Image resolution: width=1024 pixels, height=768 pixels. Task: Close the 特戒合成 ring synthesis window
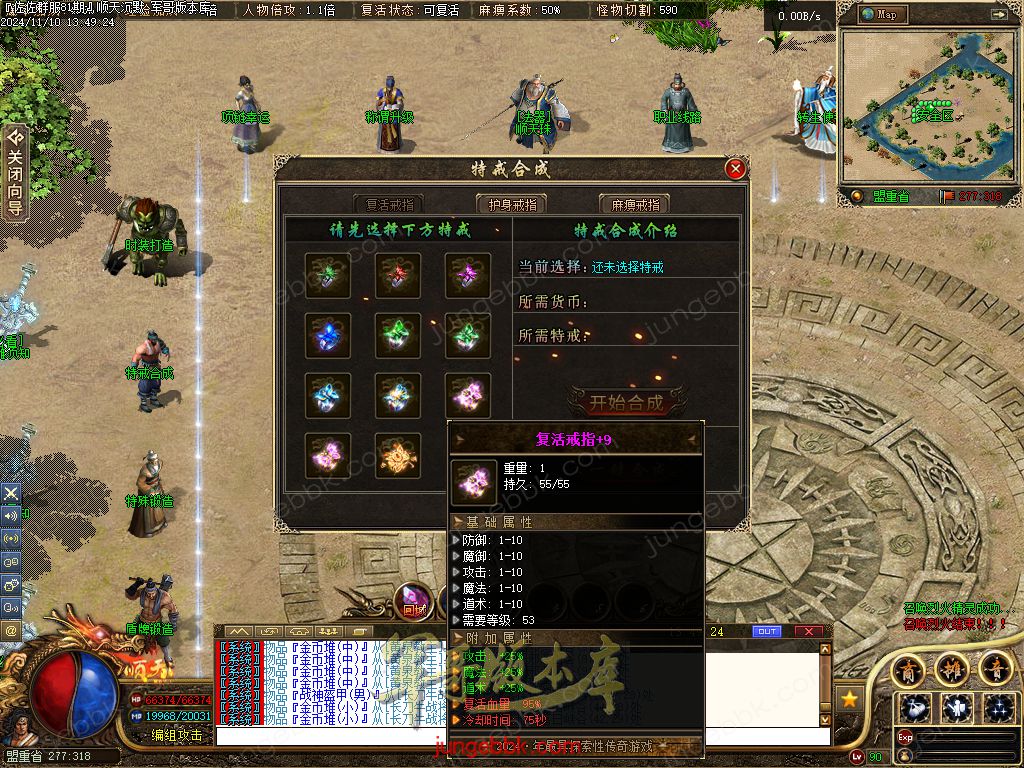point(736,169)
